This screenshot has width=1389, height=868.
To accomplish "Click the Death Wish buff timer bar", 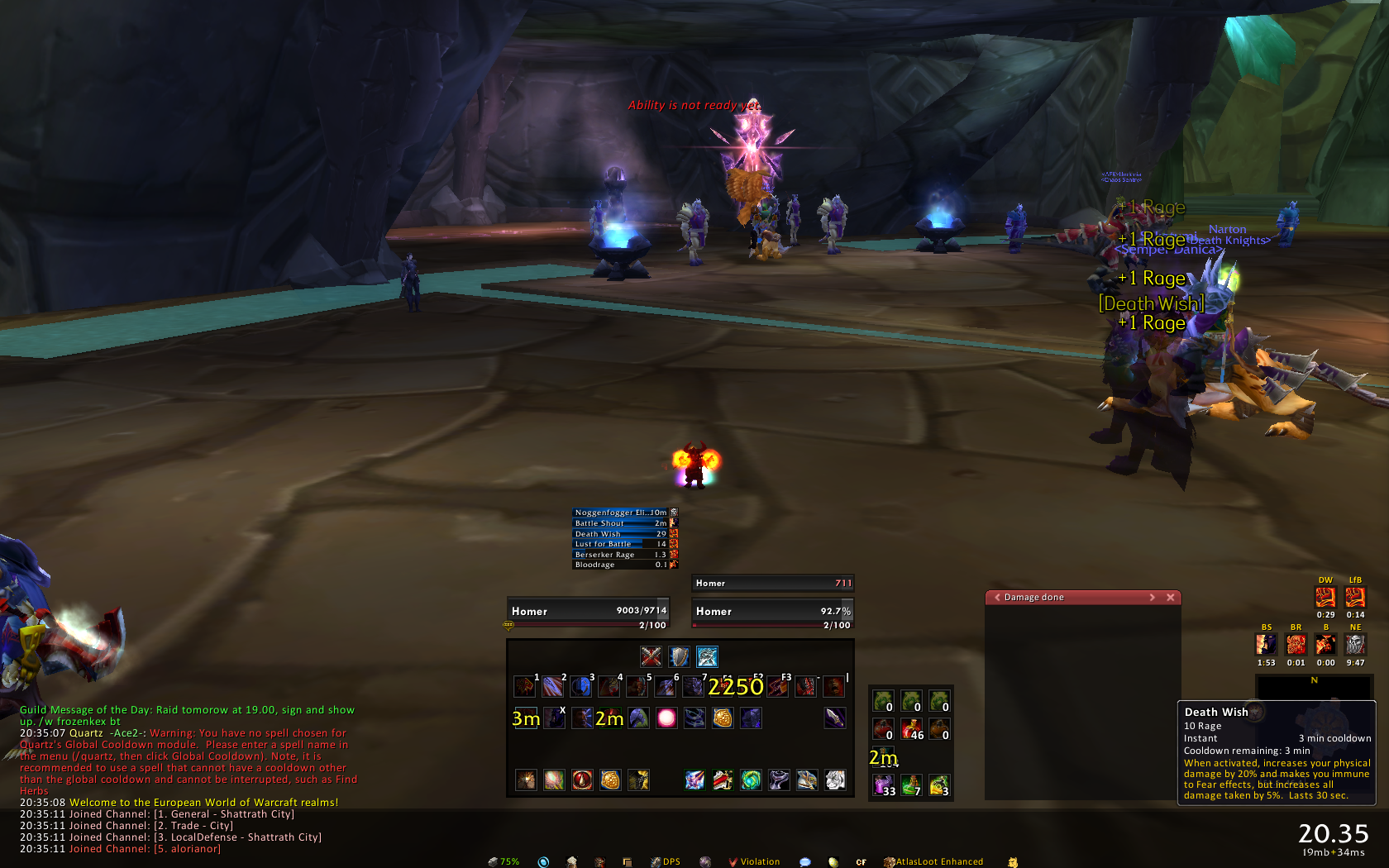I will point(620,534).
